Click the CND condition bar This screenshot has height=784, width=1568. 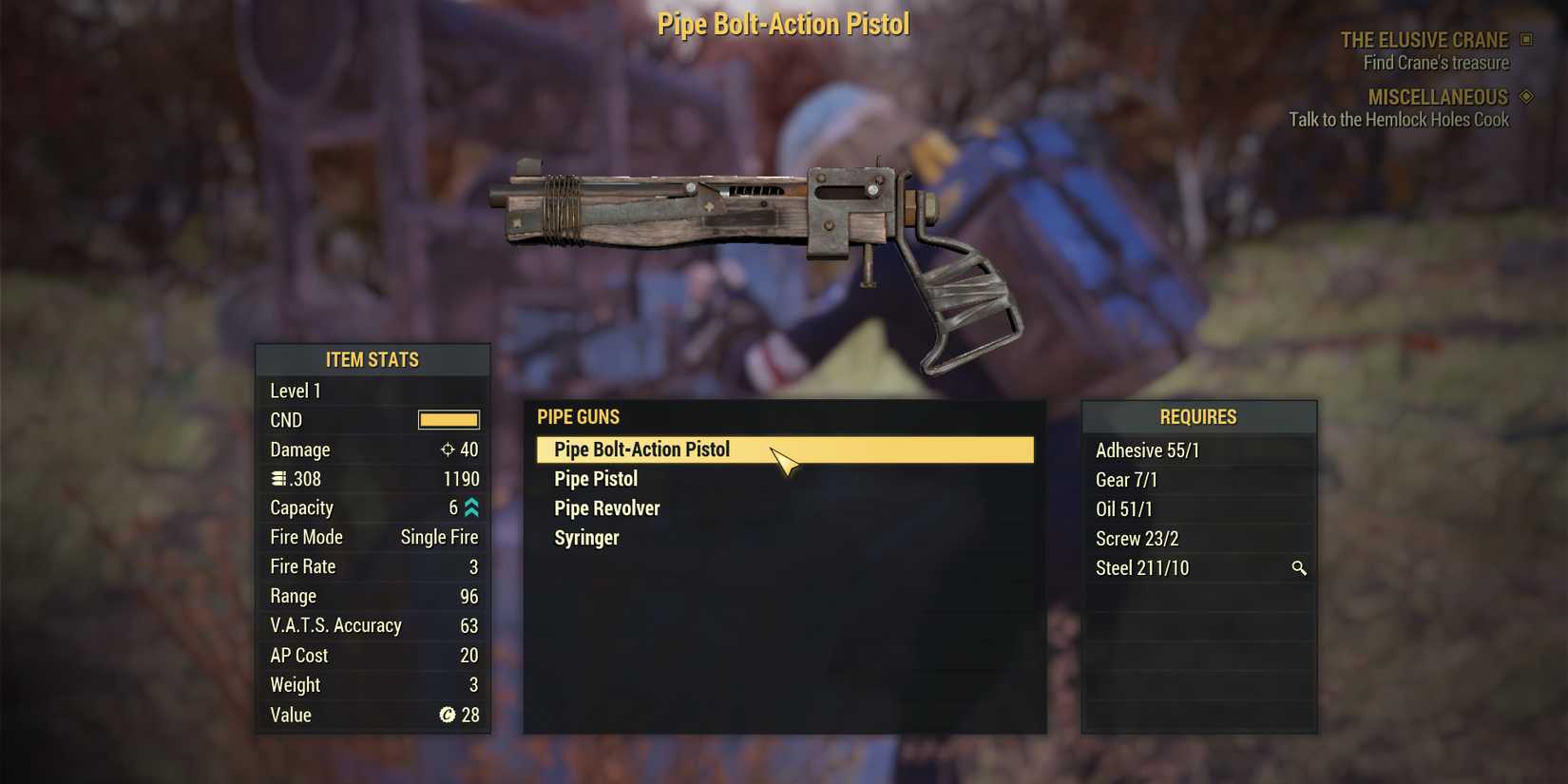[x=448, y=419]
